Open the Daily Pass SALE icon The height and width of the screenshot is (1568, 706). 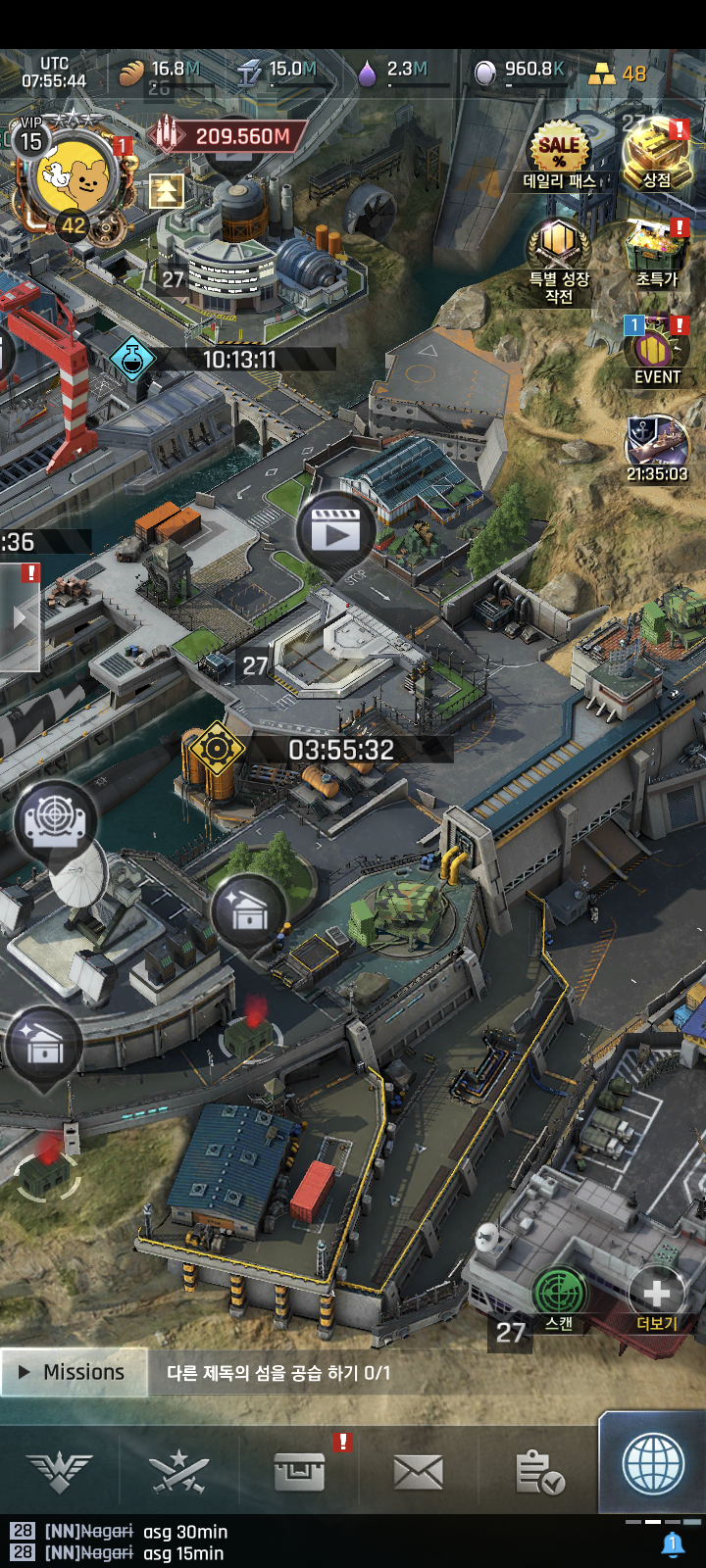[x=559, y=150]
